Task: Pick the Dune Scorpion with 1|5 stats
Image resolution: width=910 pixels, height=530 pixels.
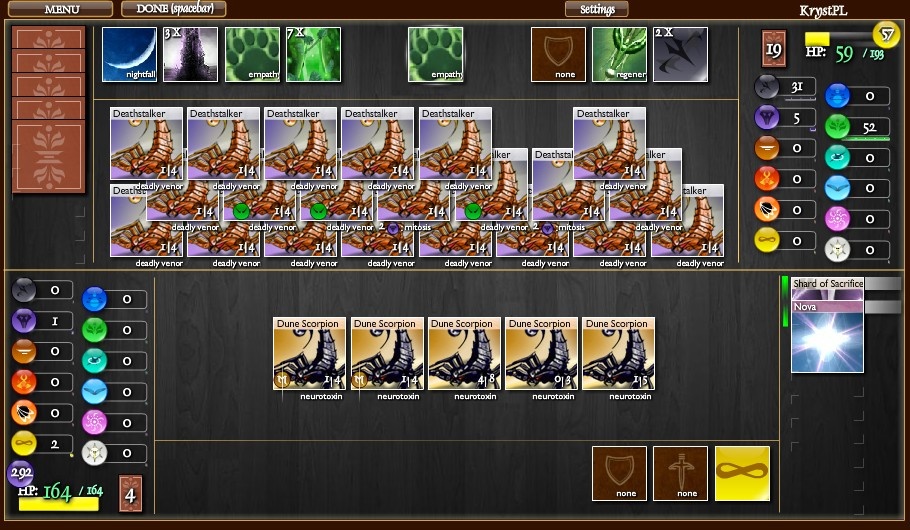Action: 619,355
